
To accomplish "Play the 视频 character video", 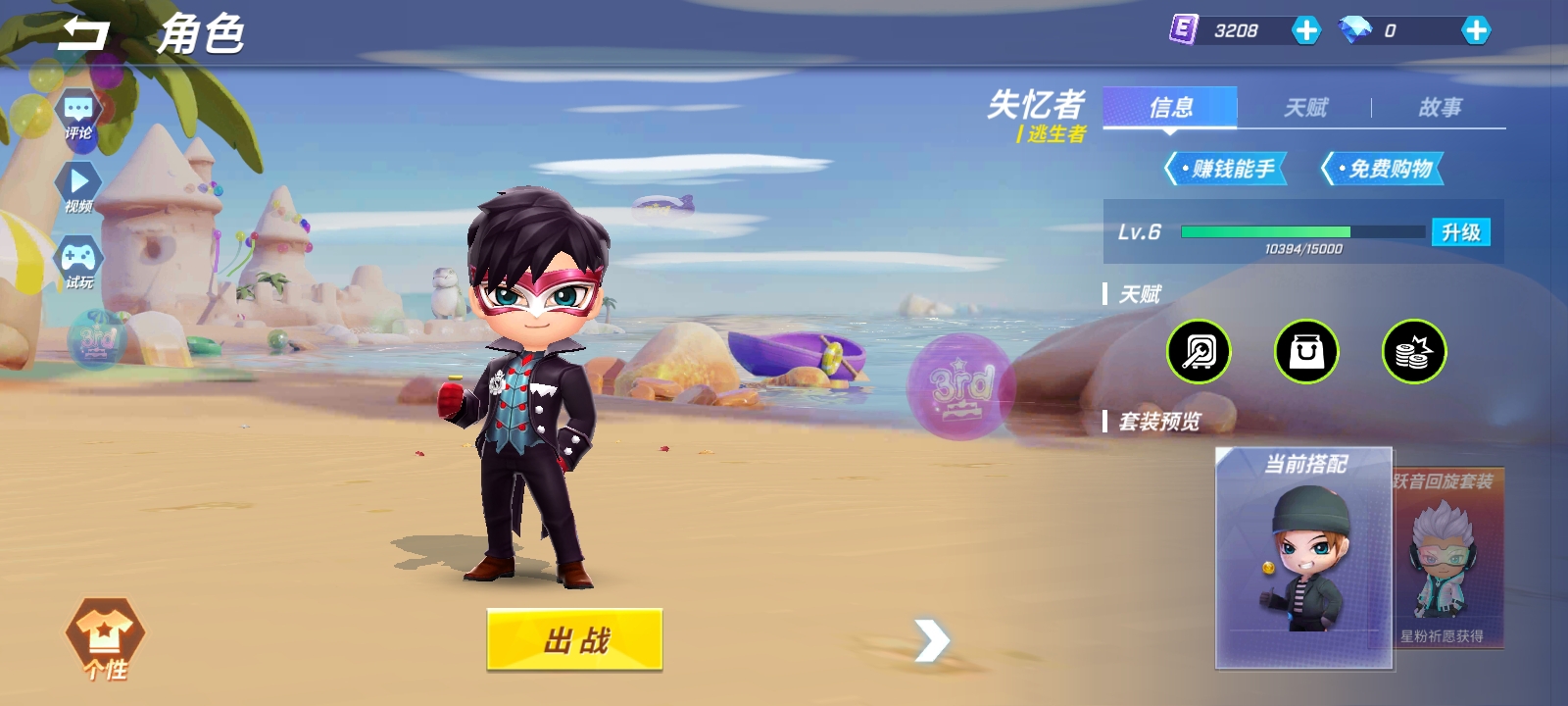I will tap(78, 187).
